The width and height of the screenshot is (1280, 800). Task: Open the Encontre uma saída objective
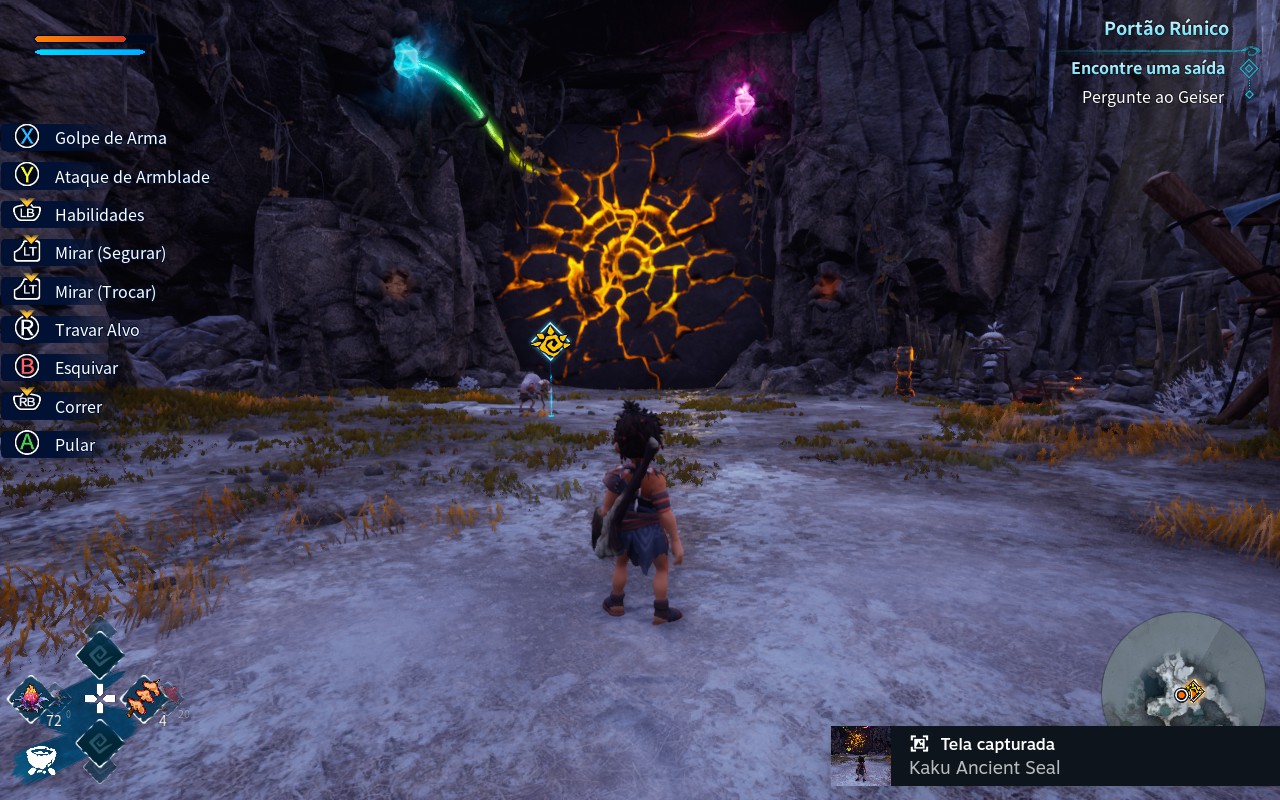coord(1147,68)
